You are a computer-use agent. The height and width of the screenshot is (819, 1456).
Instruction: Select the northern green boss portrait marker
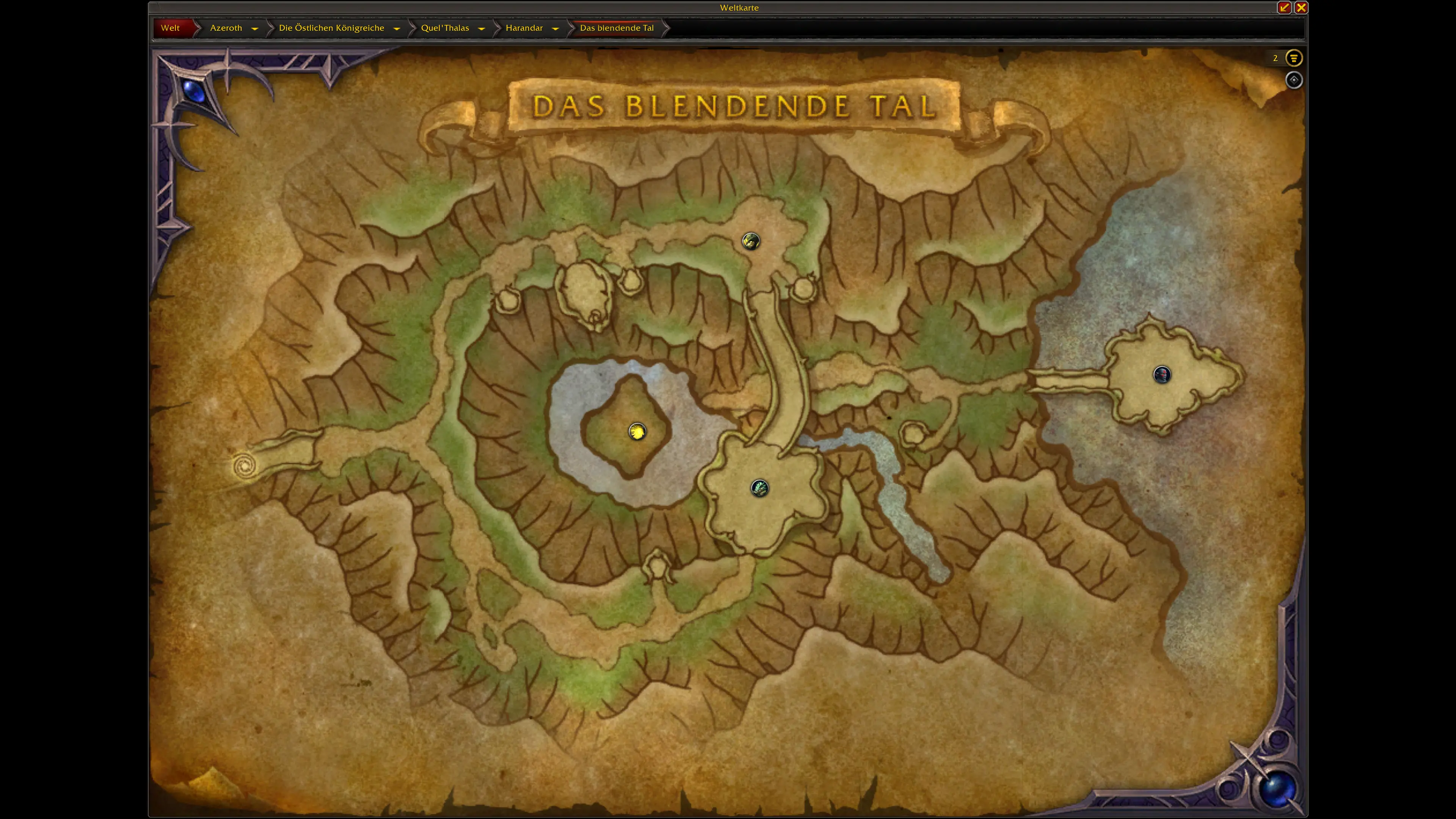pyautogui.click(x=751, y=242)
